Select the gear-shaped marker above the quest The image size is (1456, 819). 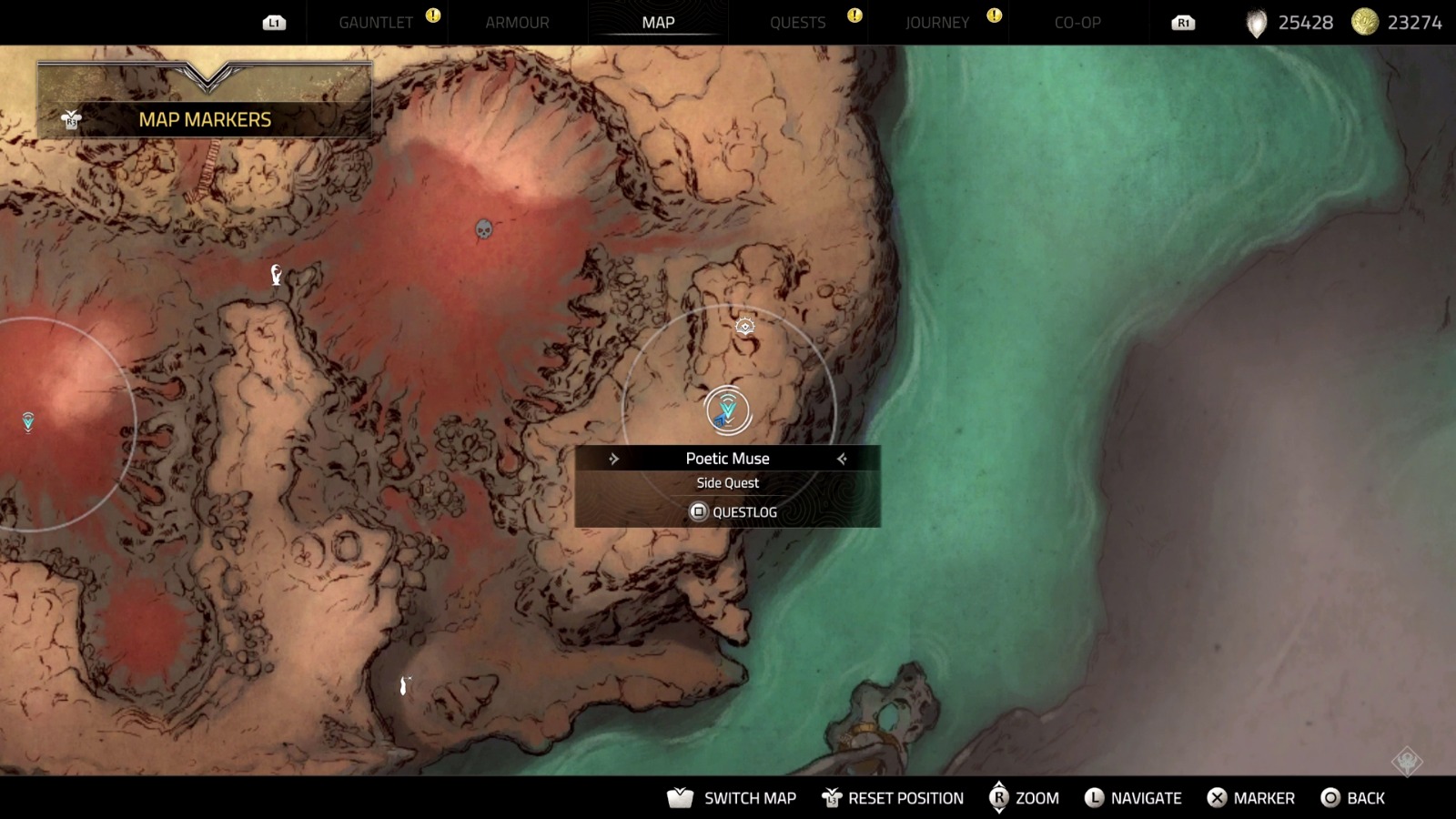tap(745, 326)
